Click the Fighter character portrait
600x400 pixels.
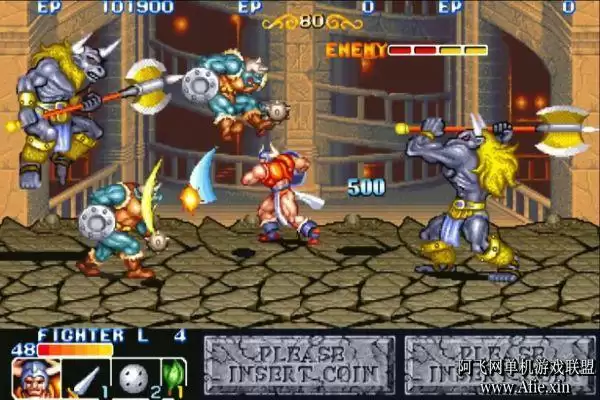point(34,379)
